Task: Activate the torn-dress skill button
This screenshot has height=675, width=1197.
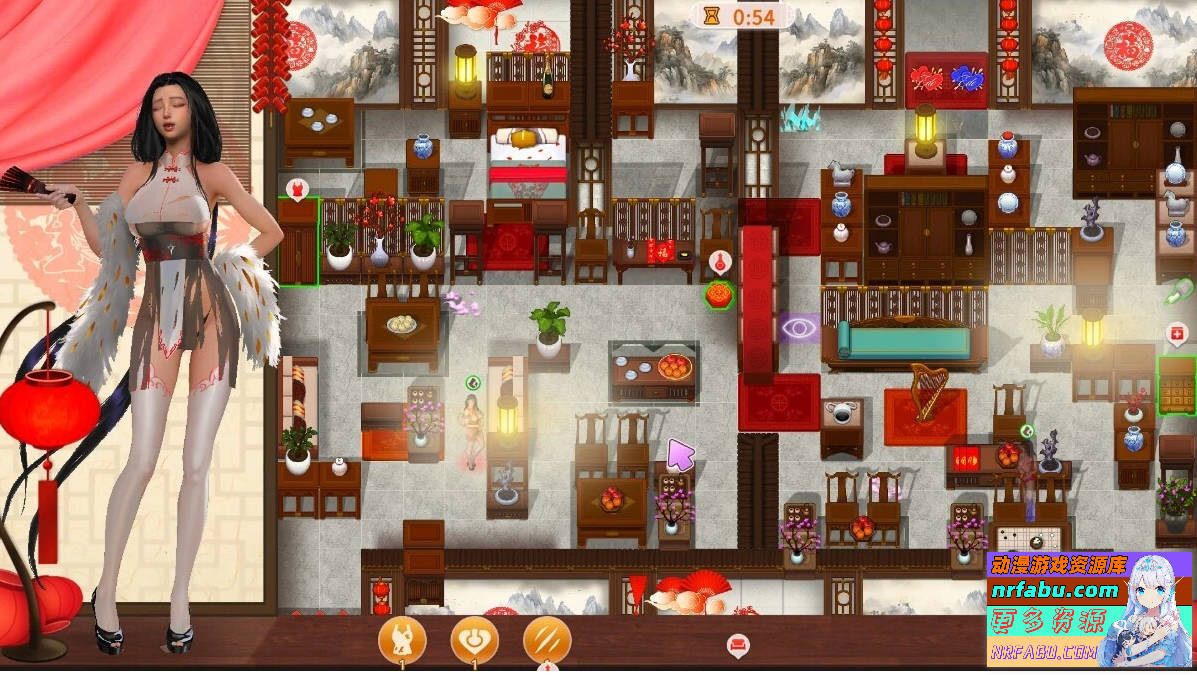Action: pyautogui.click(x=402, y=639)
